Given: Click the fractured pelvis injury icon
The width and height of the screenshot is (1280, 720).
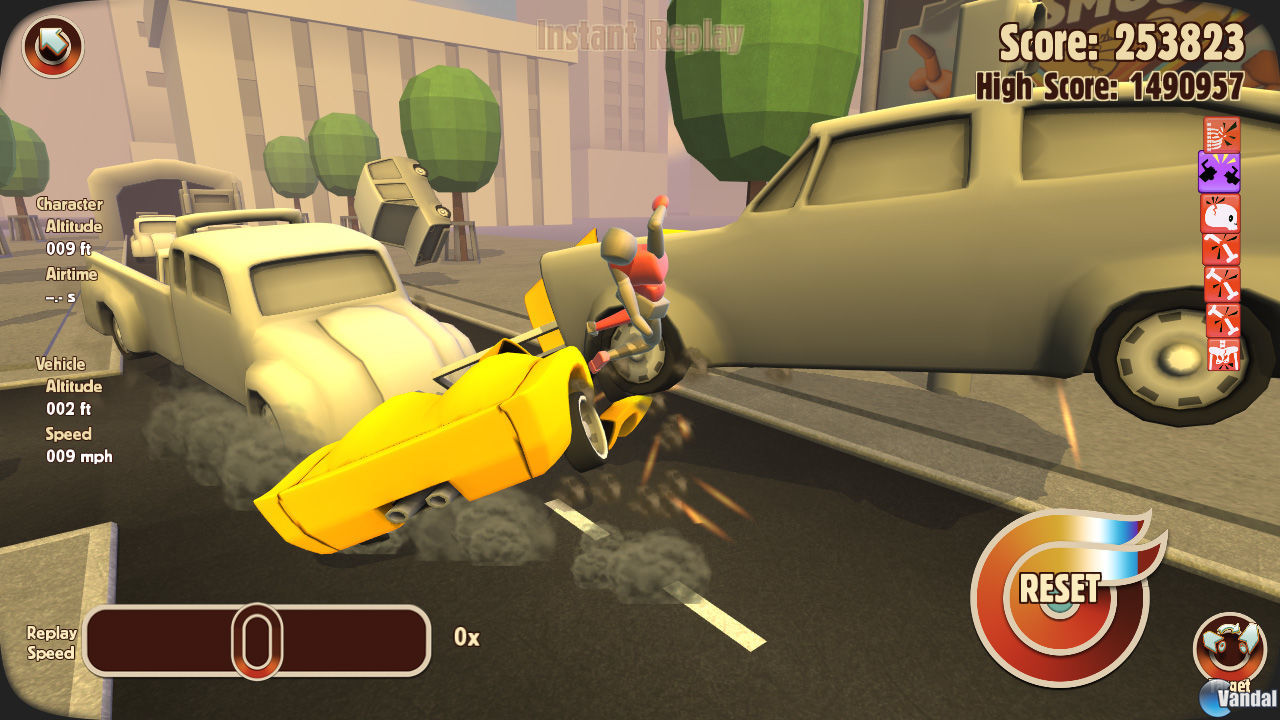Looking at the screenshot, I should tap(1222, 356).
